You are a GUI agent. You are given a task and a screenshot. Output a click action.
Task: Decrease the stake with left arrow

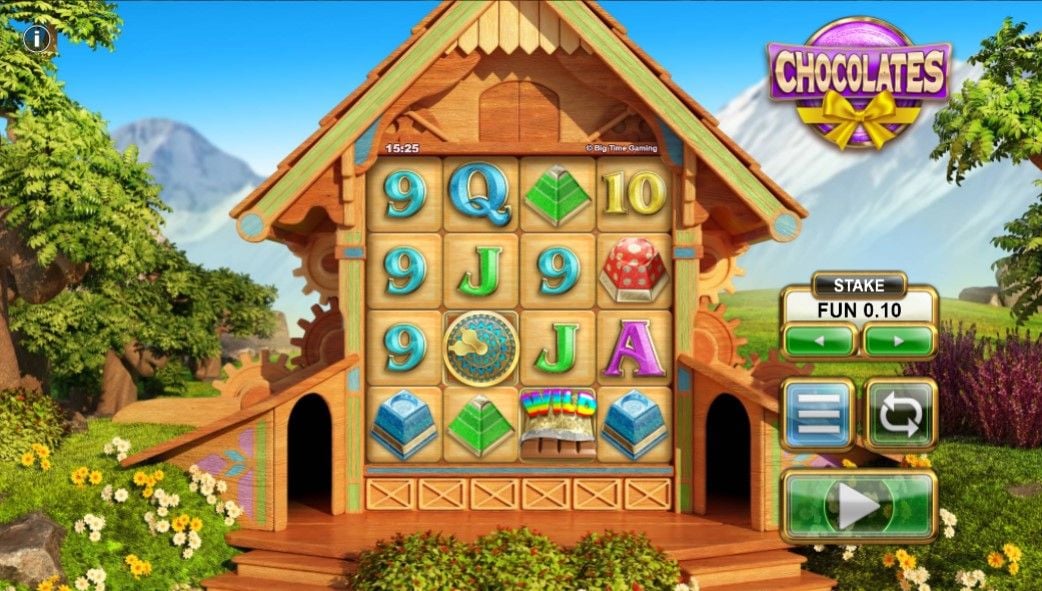819,341
